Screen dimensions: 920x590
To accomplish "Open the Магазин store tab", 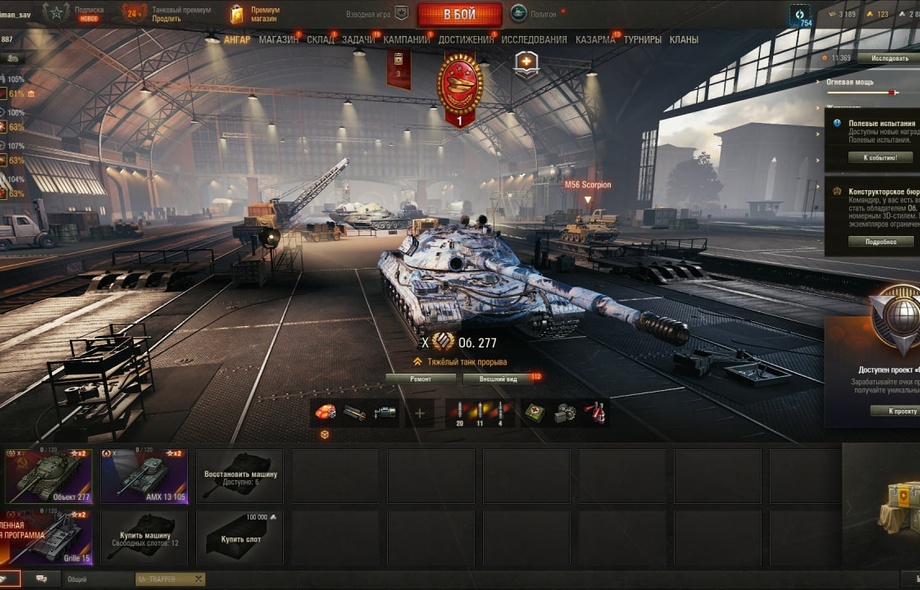I will tap(278, 40).
